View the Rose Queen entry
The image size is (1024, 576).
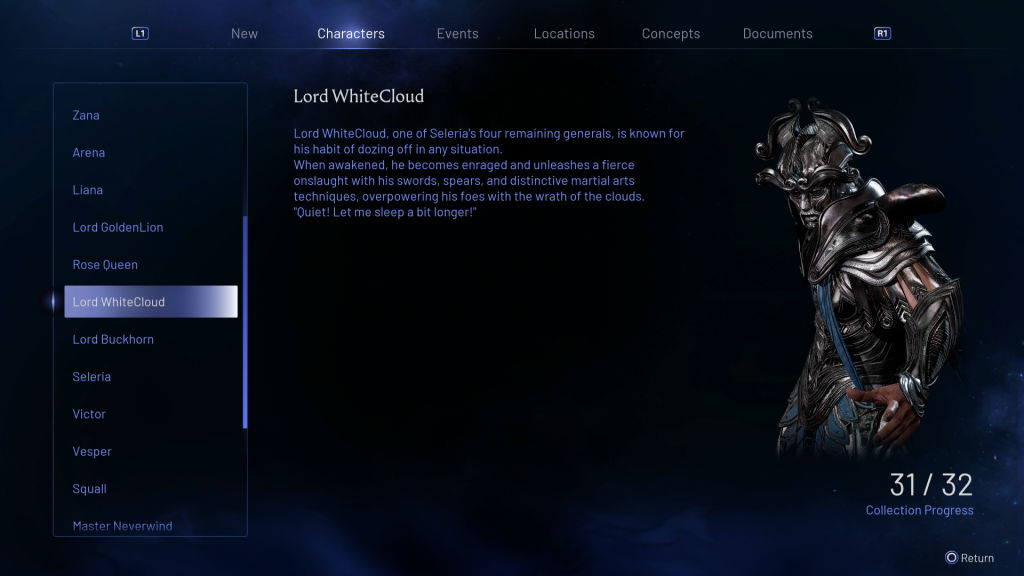[x=105, y=265]
